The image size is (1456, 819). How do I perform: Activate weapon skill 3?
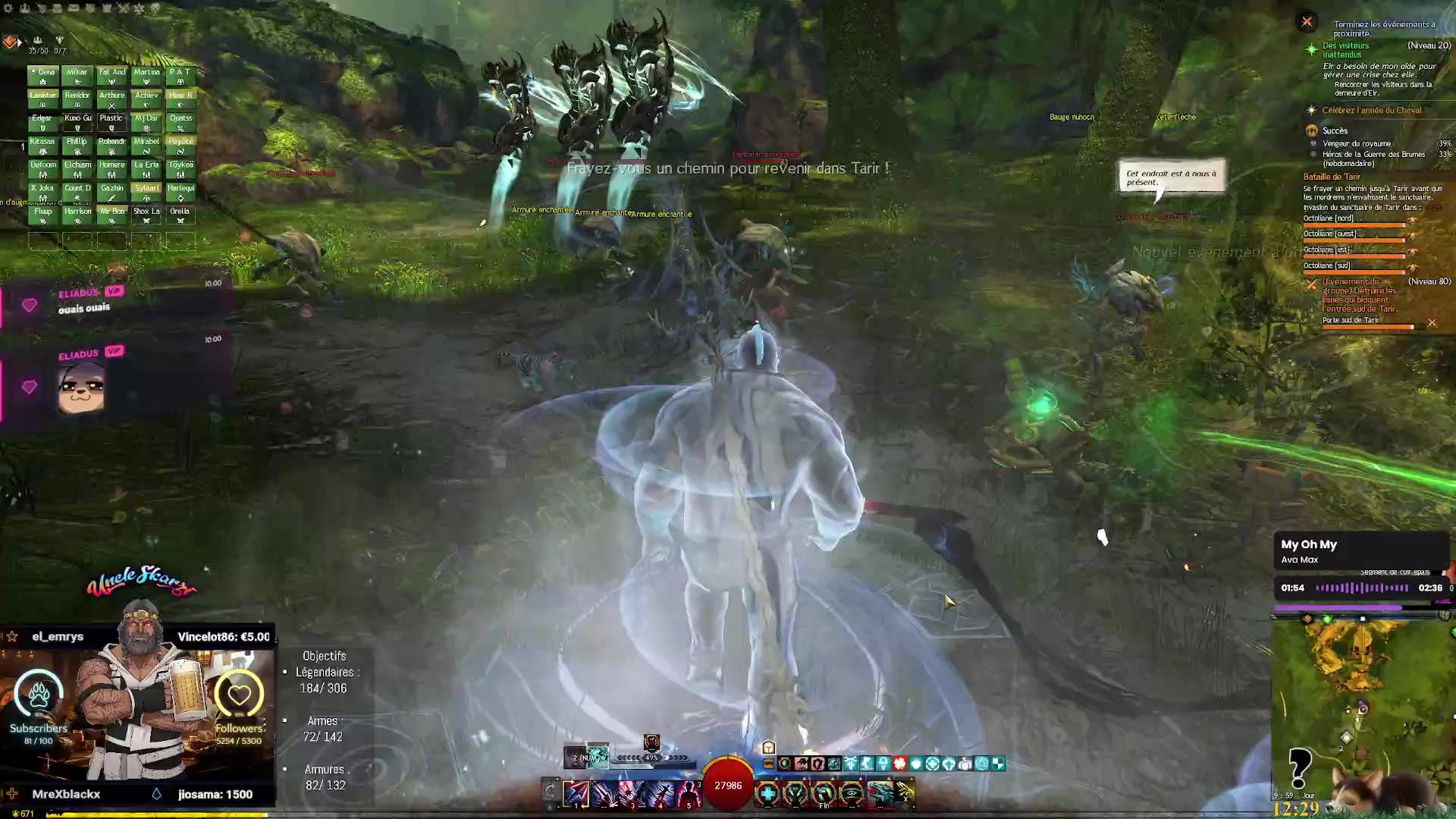(632, 793)
